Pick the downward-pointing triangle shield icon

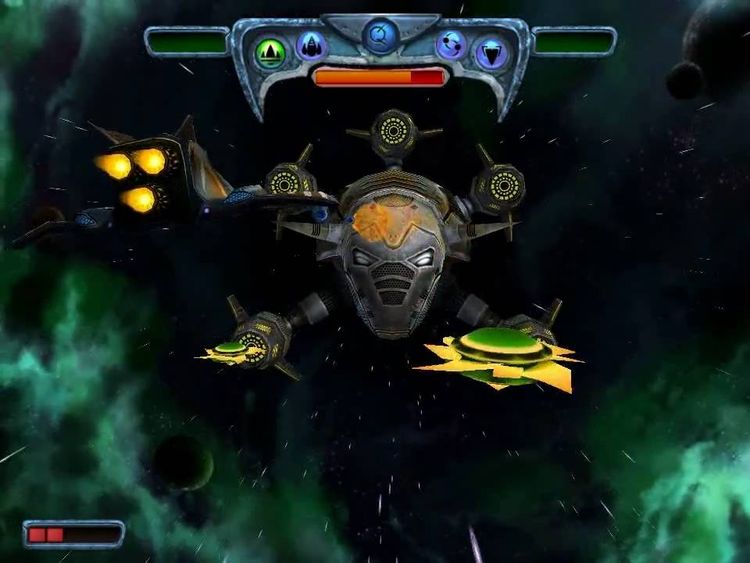490,52
